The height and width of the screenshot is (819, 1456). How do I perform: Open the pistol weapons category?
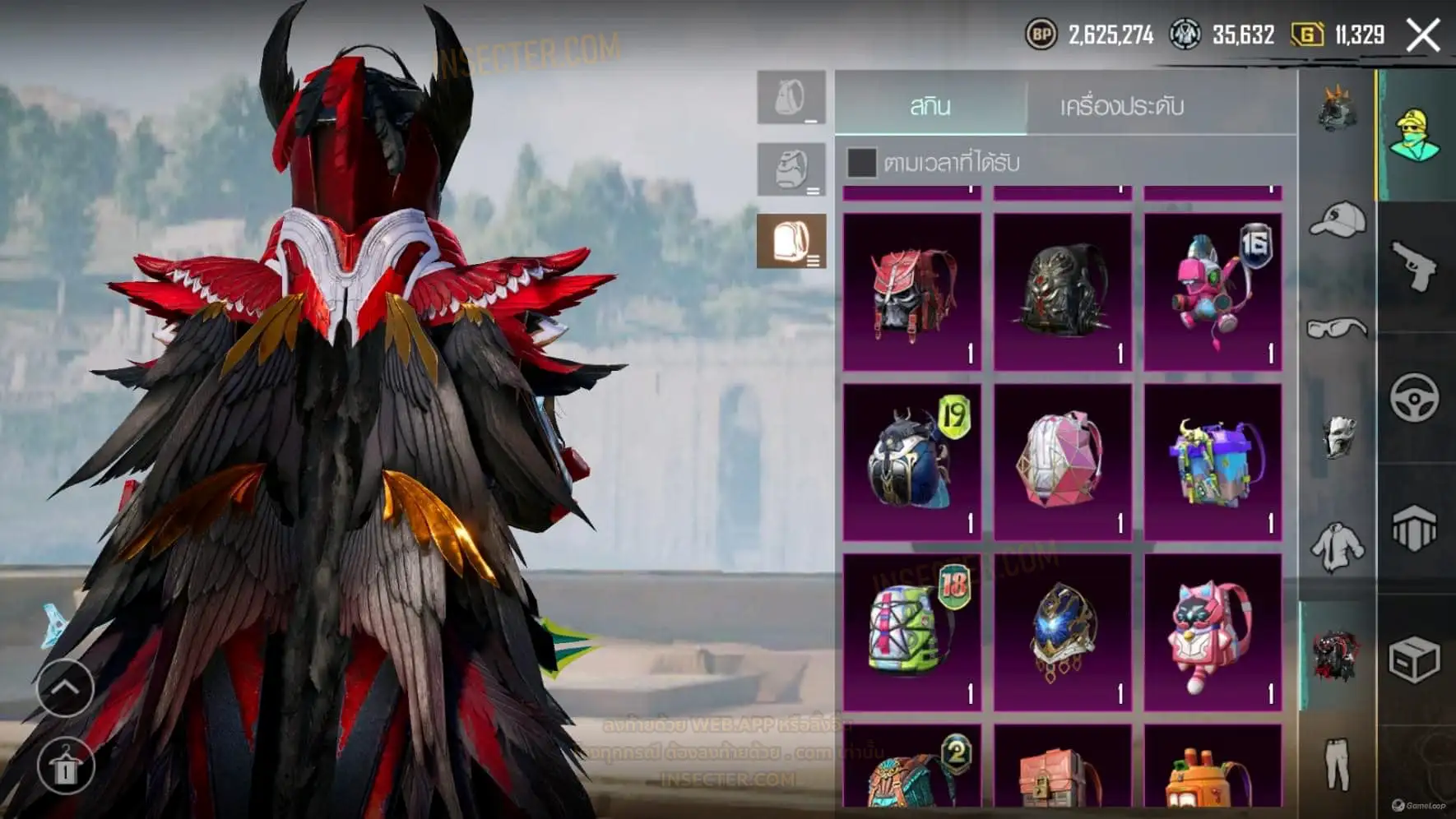point(1415,266)
